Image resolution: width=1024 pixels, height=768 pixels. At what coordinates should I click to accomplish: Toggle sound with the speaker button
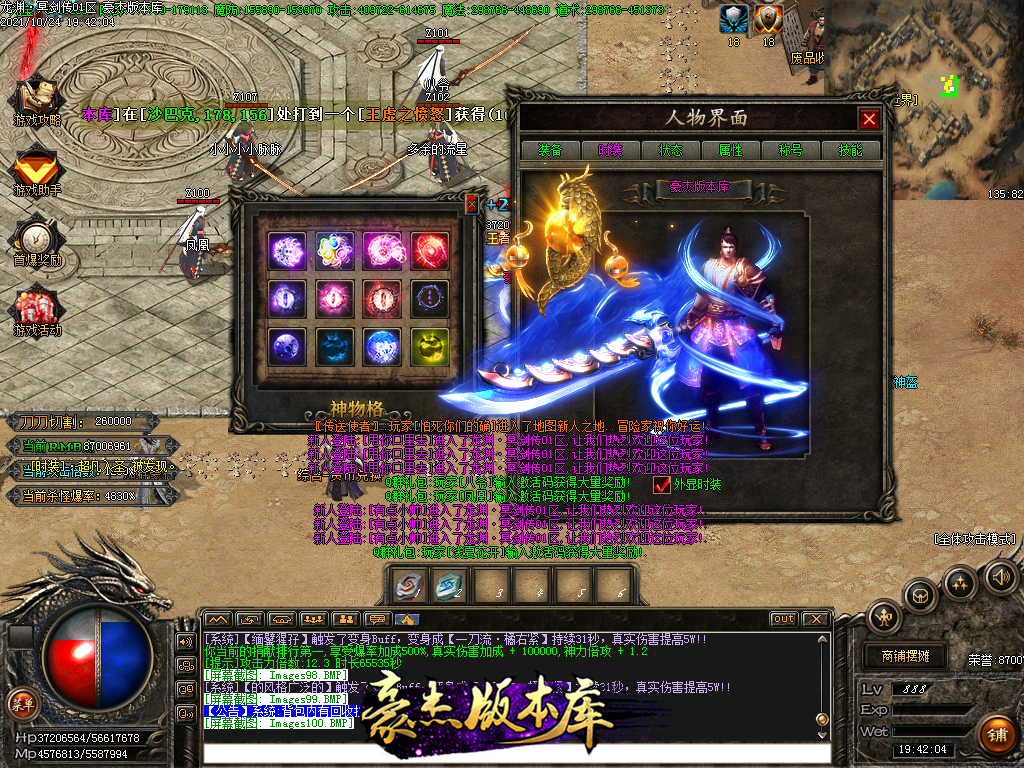[1001, 576]
